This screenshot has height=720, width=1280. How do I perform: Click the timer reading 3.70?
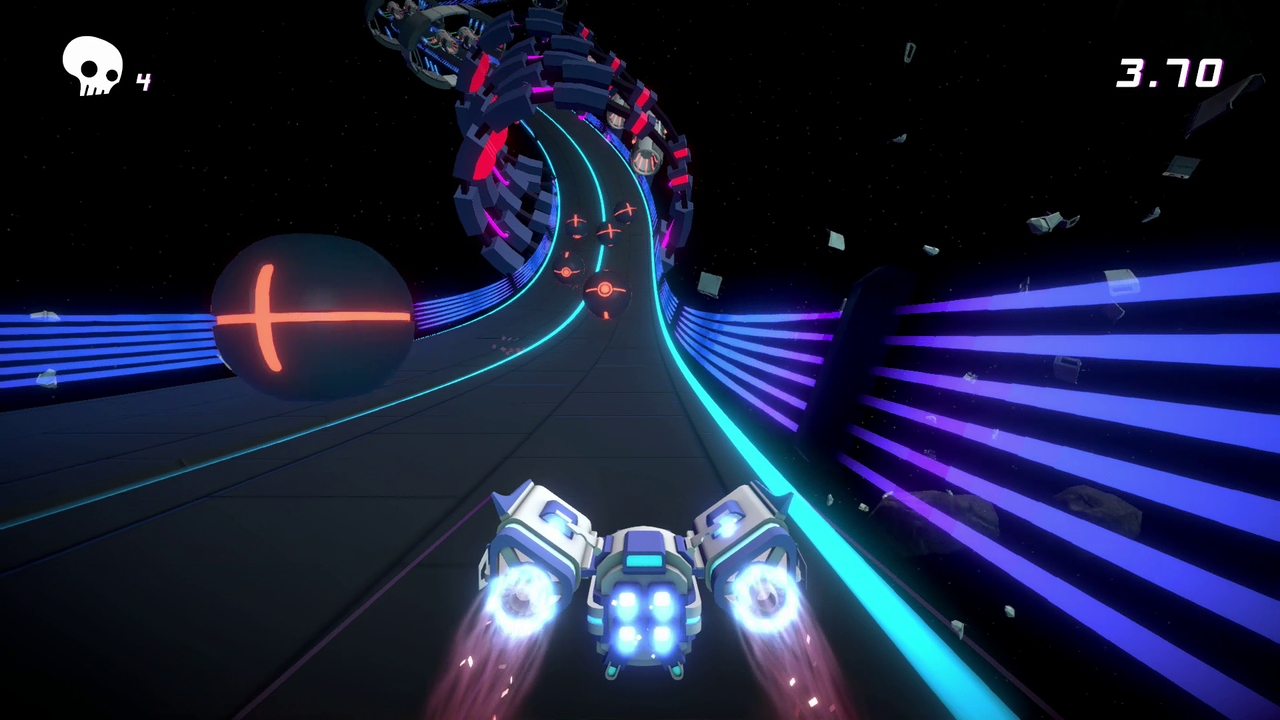click(x=1171, y=73)
